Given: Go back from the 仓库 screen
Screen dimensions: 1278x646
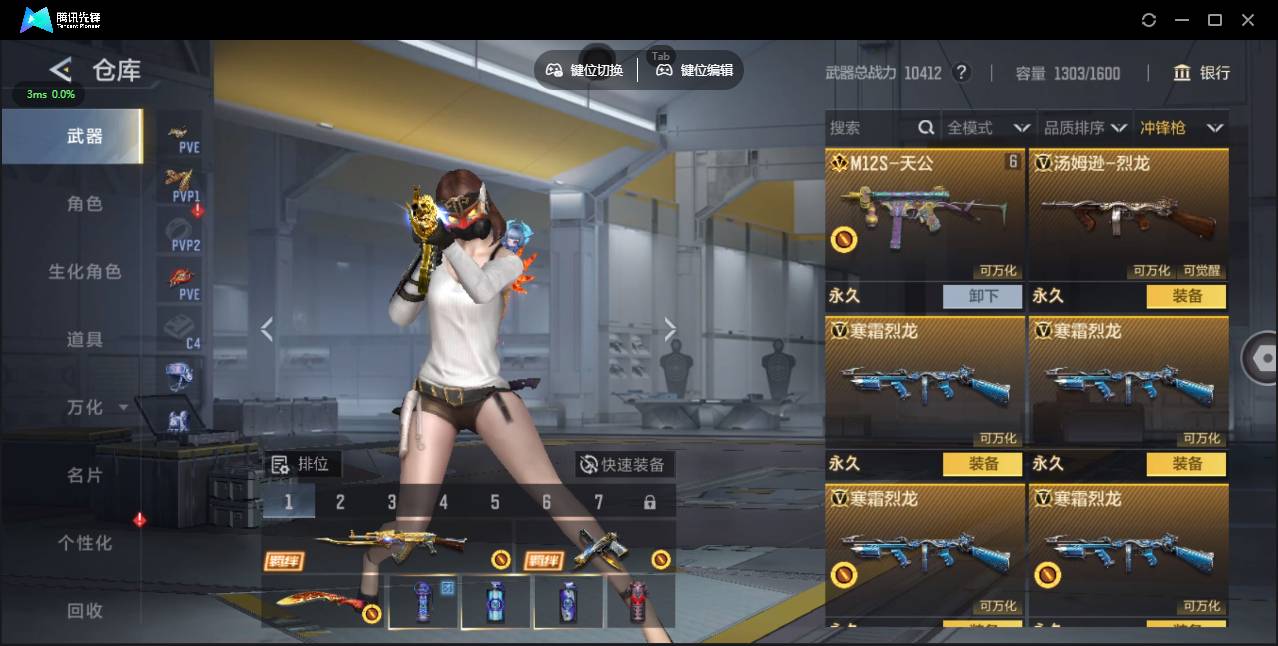Looking at the screenshot, I should click(61, 70).
